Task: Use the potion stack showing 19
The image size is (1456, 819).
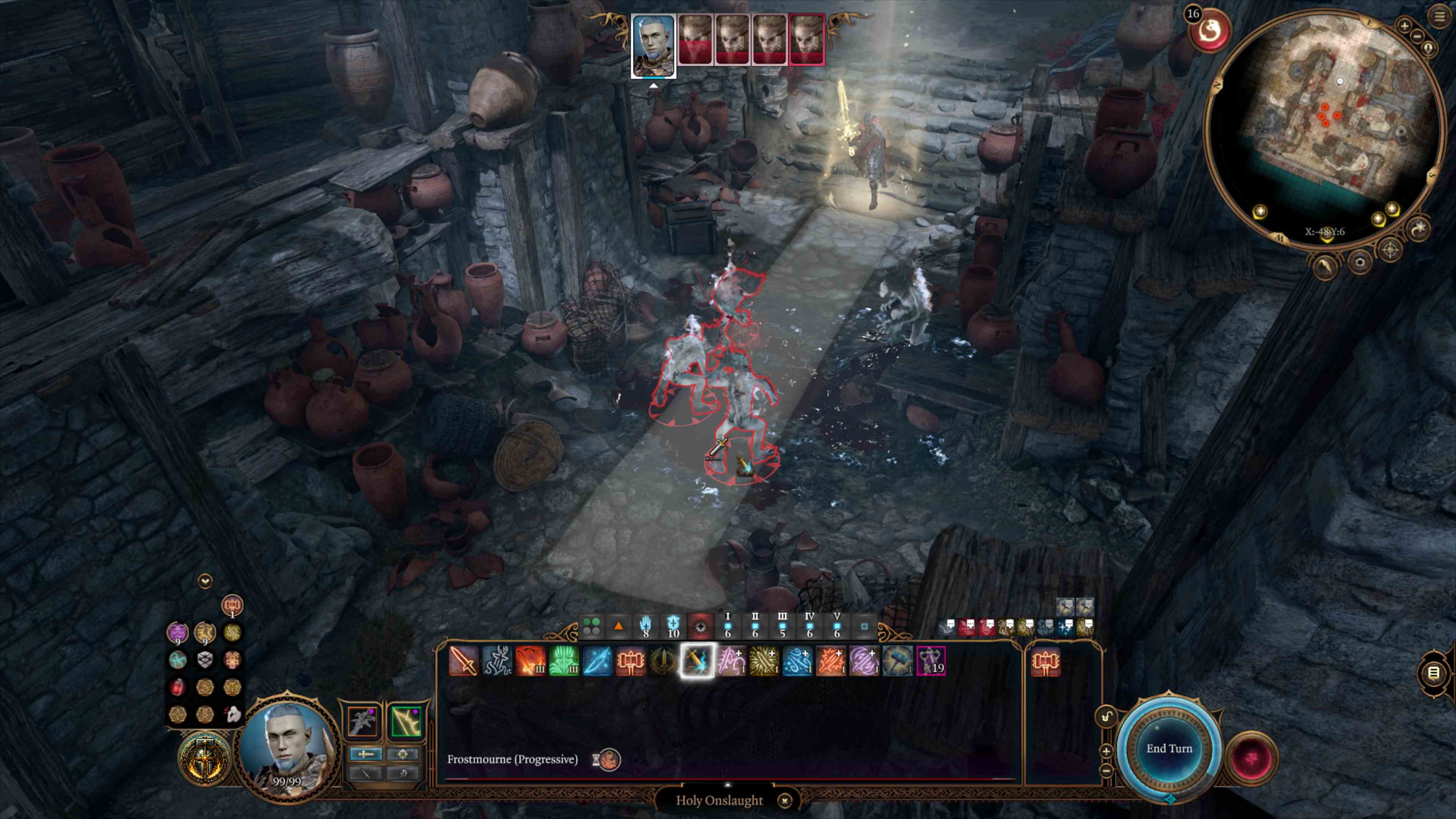Action: pyautogui.click(x=930, y=661)
